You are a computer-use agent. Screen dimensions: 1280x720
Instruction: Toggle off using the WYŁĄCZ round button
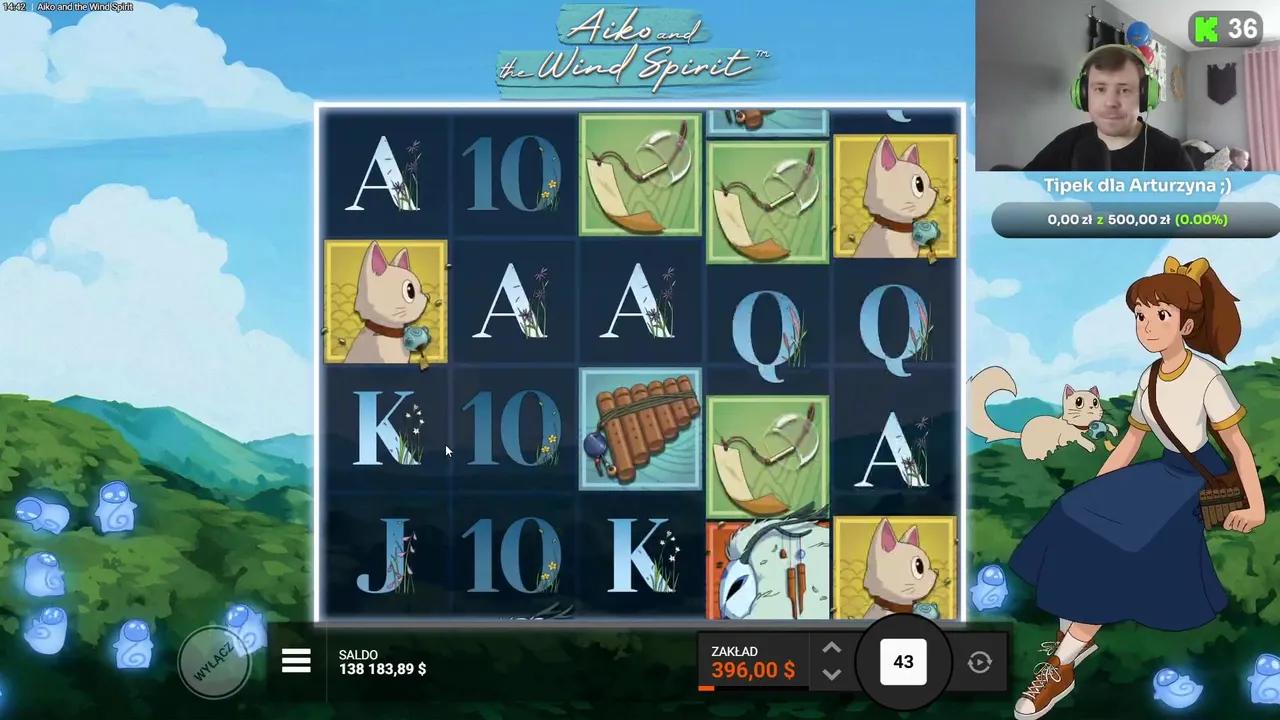click(x=215, y=660)
